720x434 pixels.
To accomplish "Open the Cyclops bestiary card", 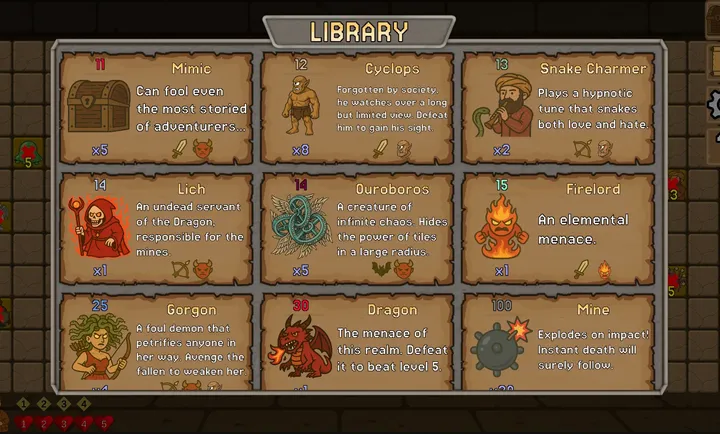I will tap(357, 108).
